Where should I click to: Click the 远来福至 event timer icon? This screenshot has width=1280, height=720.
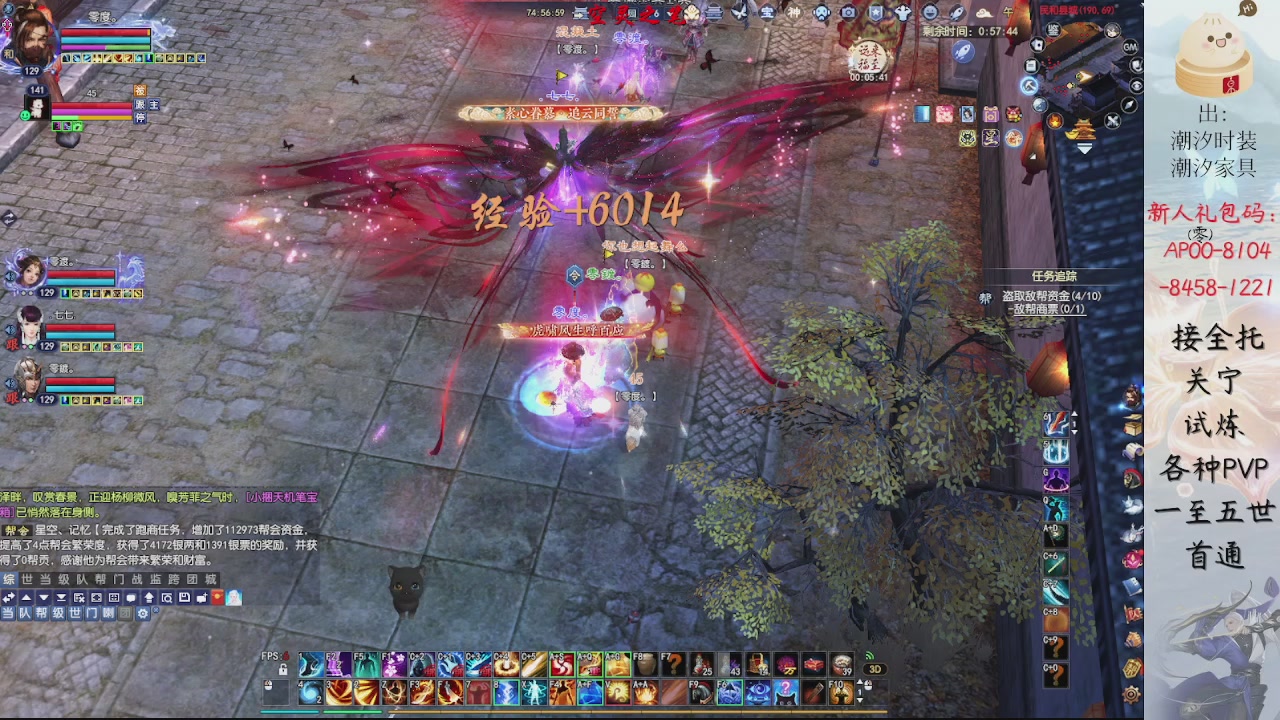click(868, 56)
